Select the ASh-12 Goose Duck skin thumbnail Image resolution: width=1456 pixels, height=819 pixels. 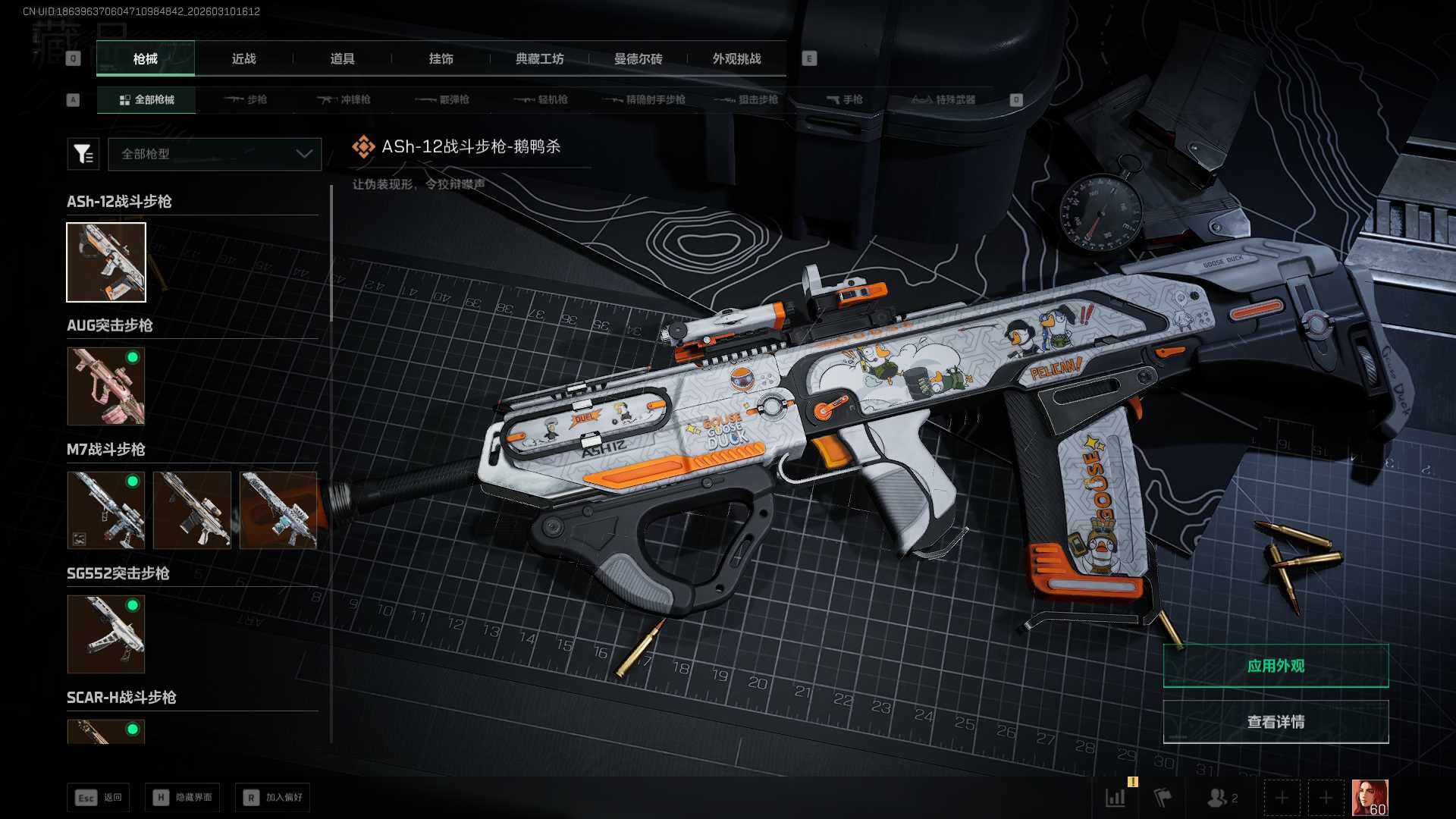coord(106,262)
